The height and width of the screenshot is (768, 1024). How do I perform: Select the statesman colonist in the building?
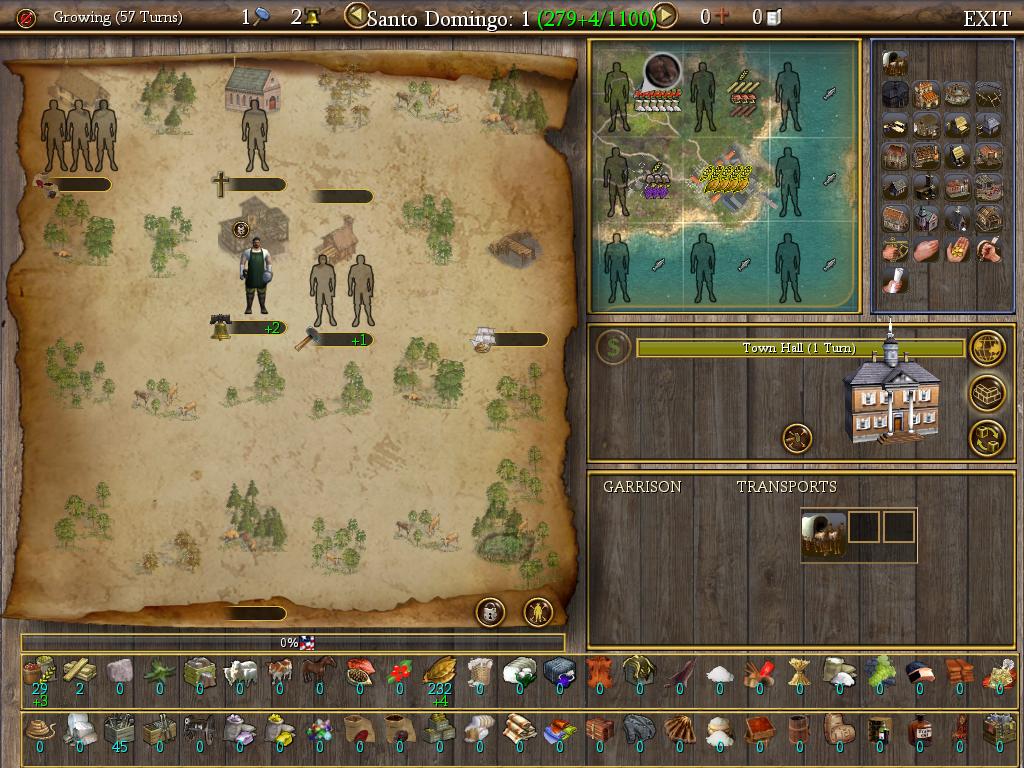(255, 274)
